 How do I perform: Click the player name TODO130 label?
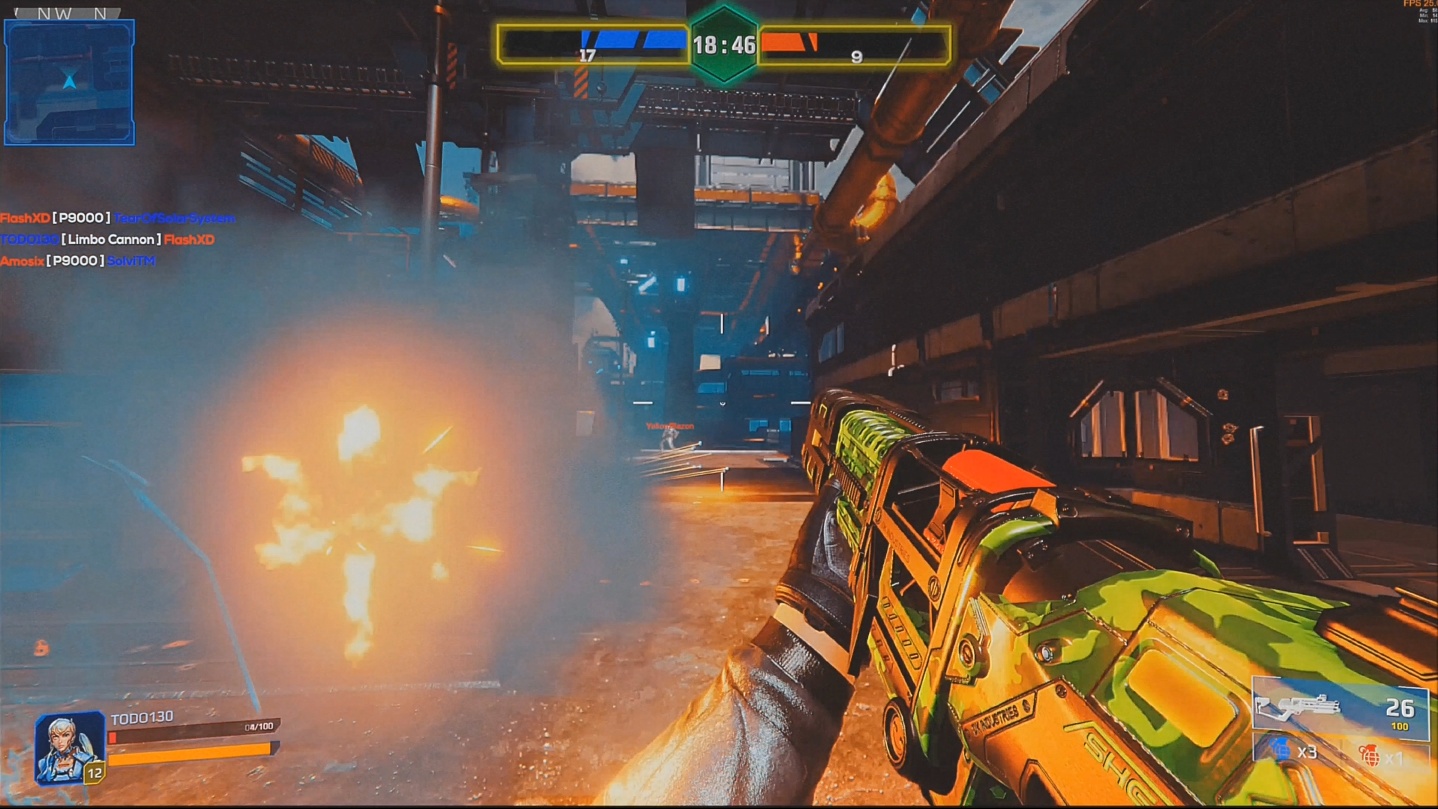143,716
